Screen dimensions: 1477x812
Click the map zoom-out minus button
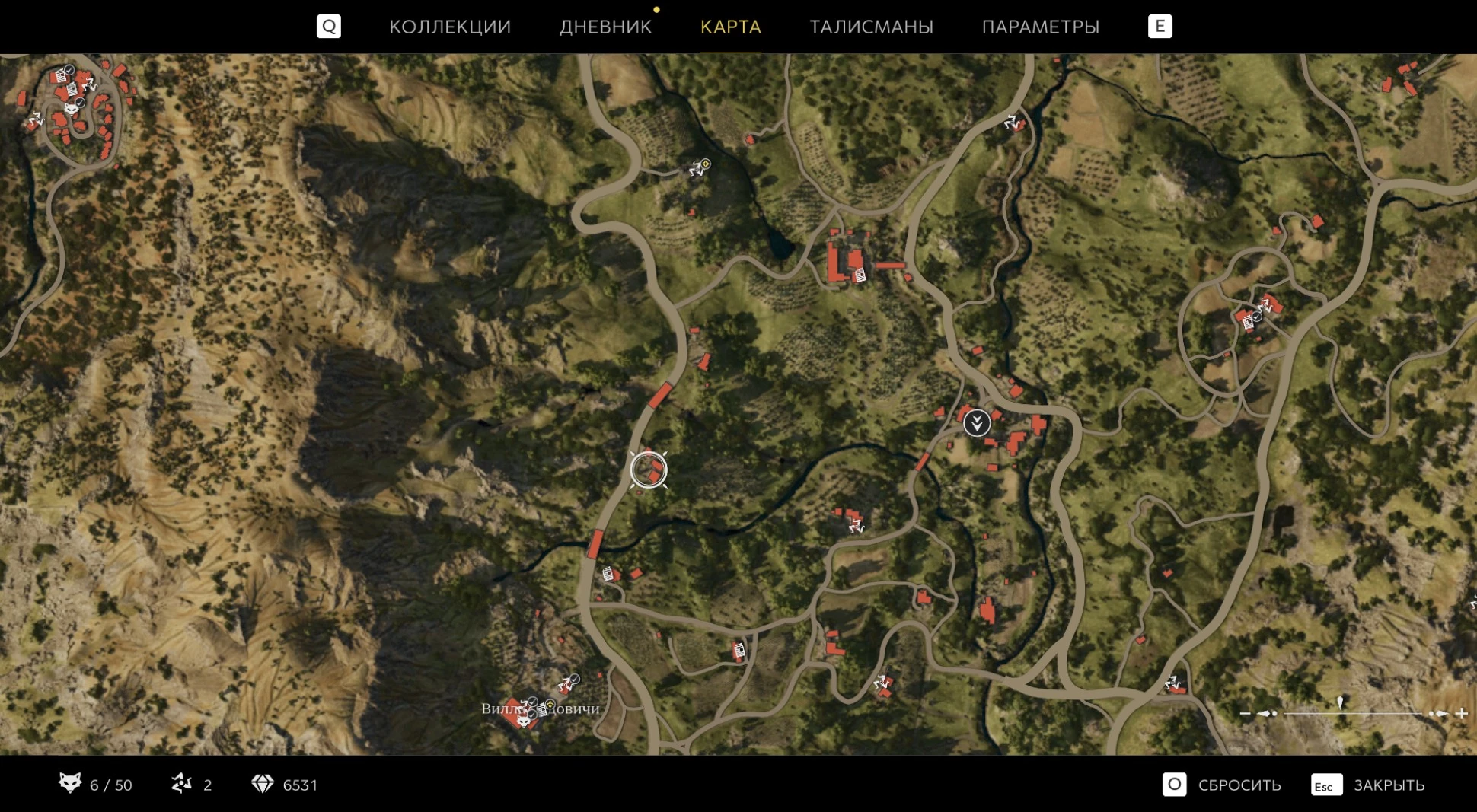(1245, 713)
